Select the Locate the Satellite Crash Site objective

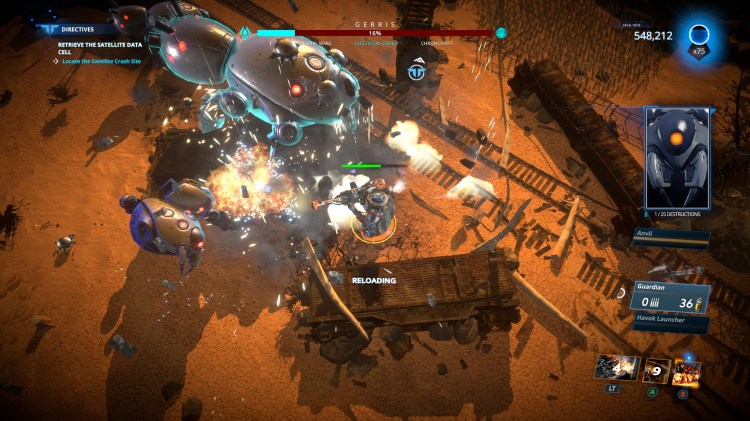[x=106, y=62]
